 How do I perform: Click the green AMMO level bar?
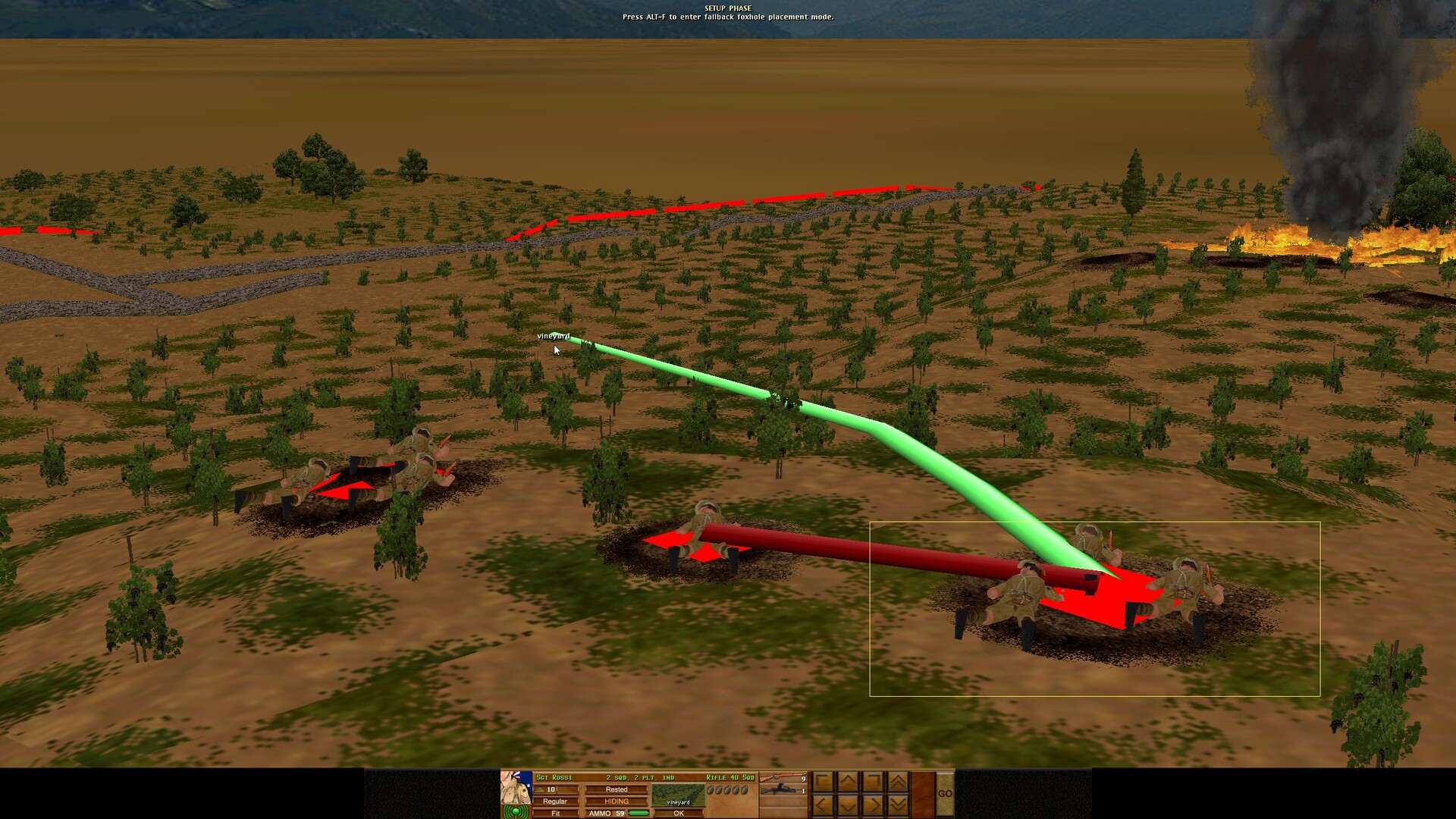tap(639, 814)
